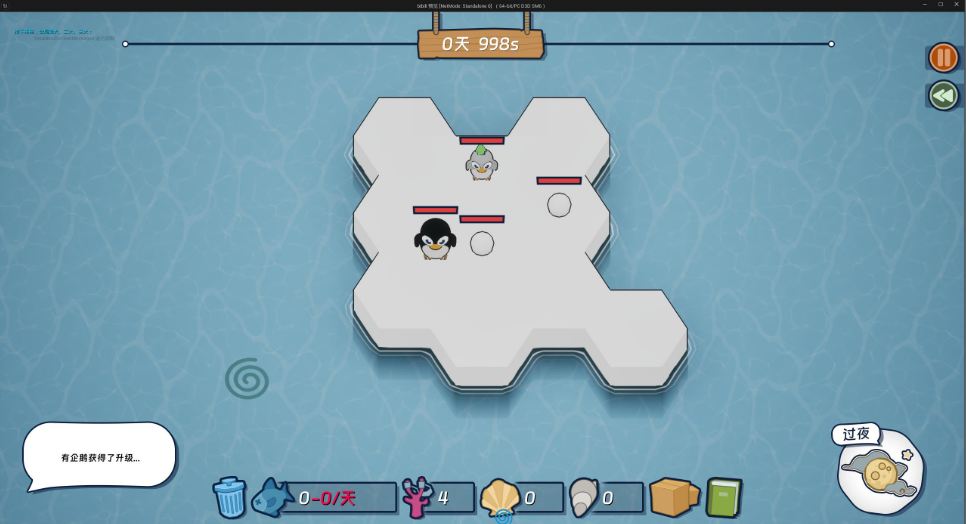Select the seashell resource icon
This screenshot has width=966, height=524.
point(499,497)
